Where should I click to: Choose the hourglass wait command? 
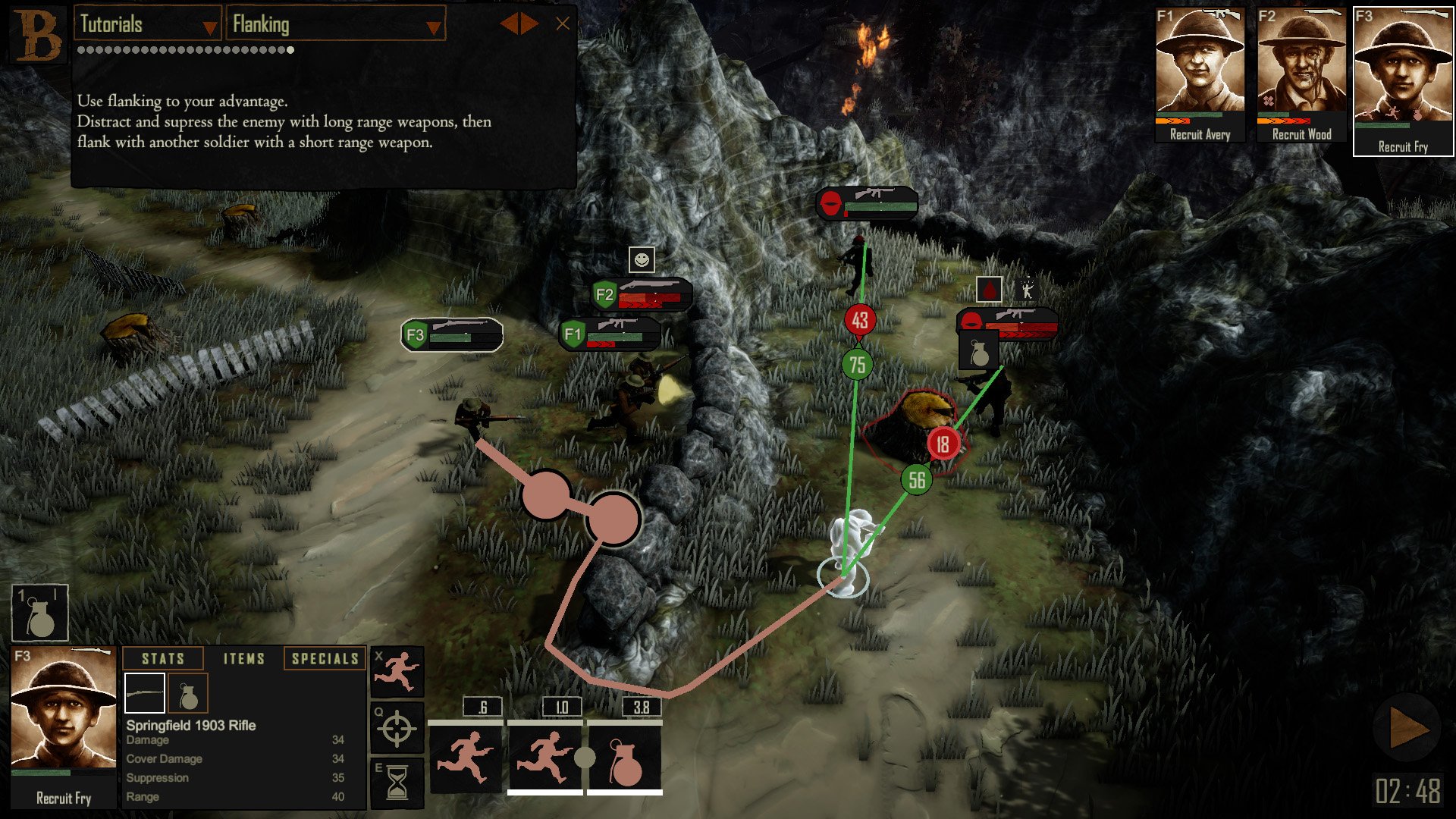(397, 783)
